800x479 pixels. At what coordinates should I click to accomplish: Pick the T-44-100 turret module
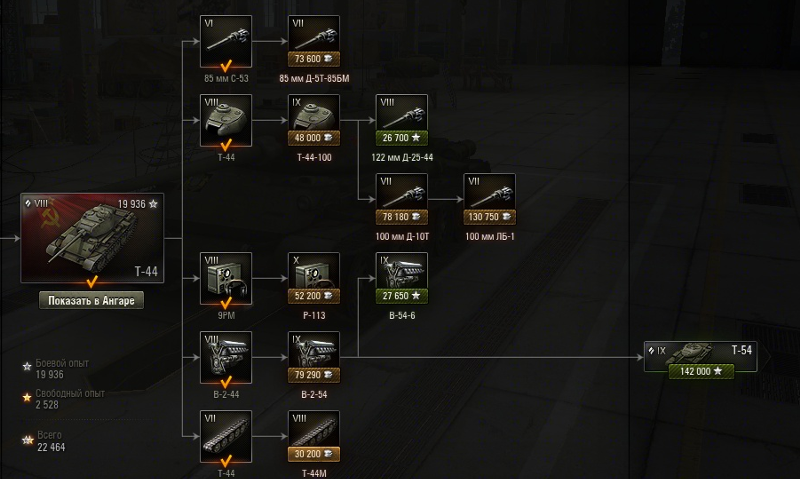(314, 120)
